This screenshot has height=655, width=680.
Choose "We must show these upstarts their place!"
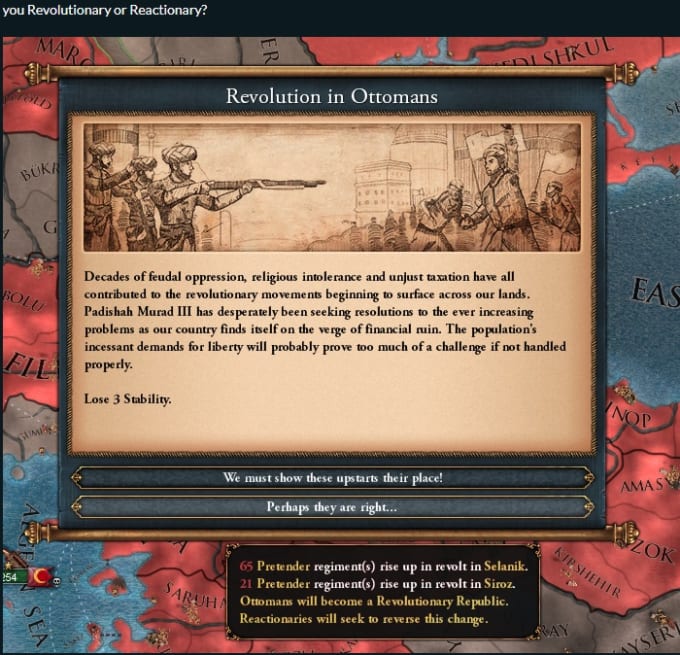[x=332, y=478]
